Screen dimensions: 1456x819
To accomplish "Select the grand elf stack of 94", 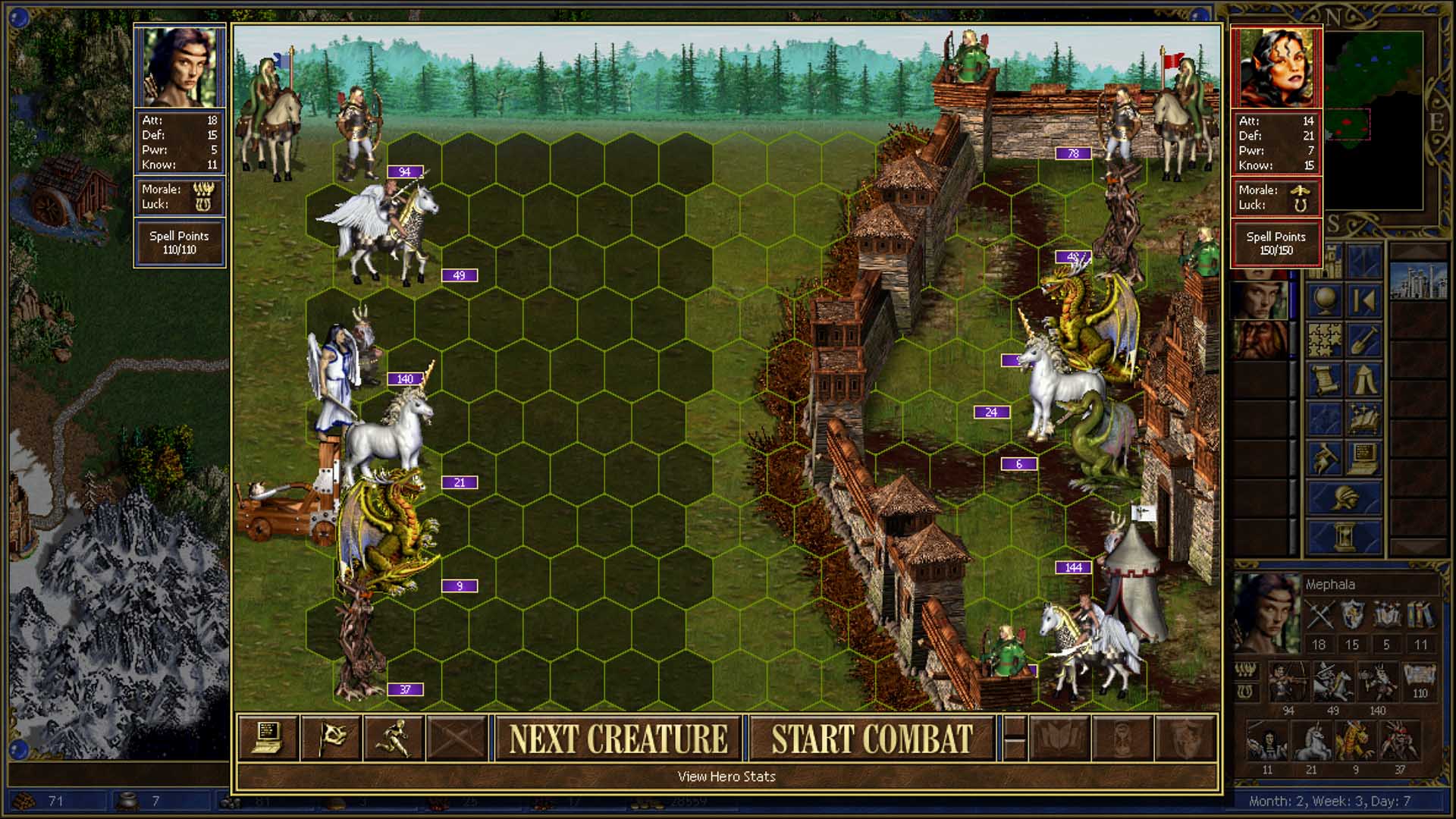I will [358, 133].
